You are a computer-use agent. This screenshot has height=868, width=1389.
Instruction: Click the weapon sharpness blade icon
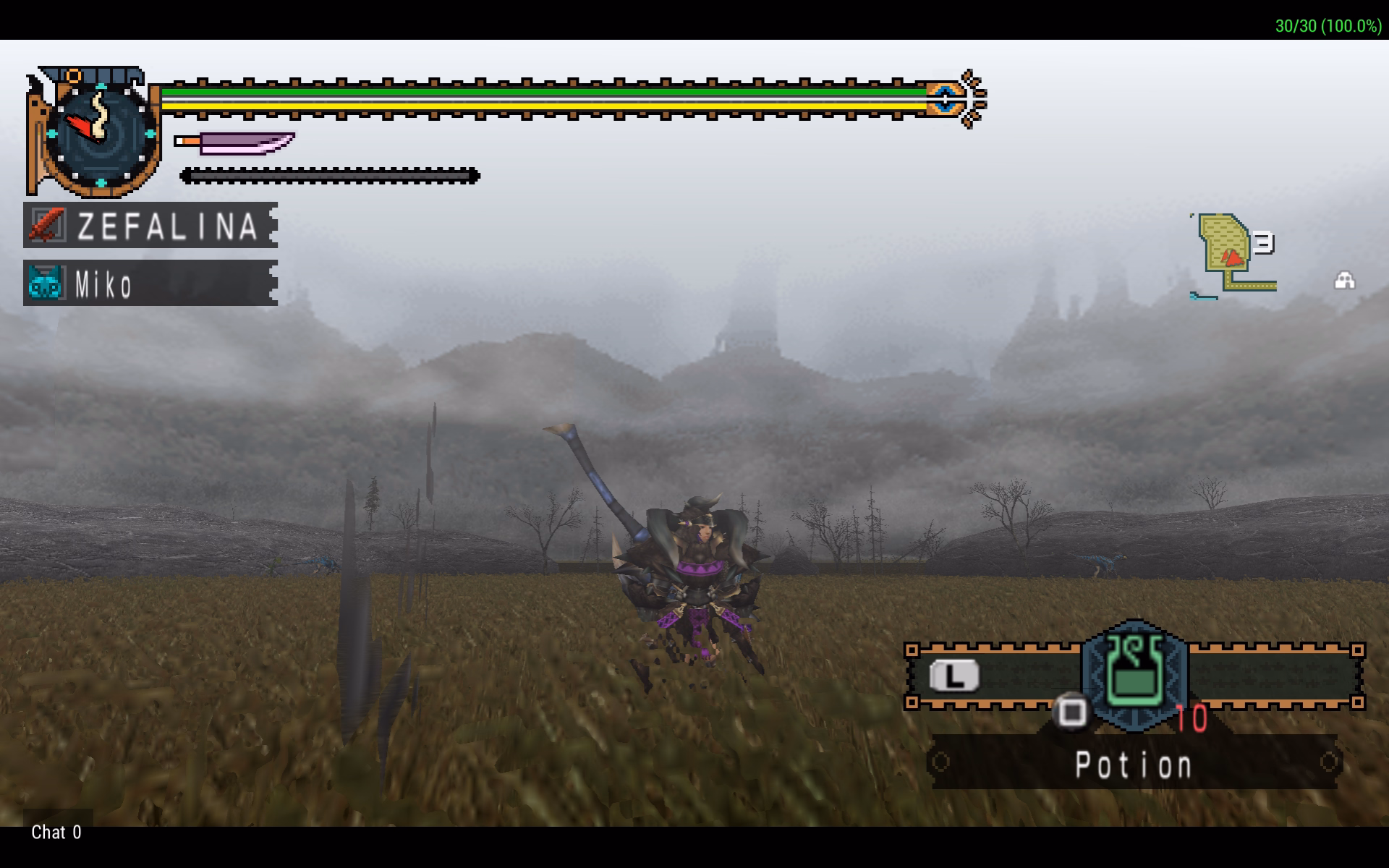point(236,142)
